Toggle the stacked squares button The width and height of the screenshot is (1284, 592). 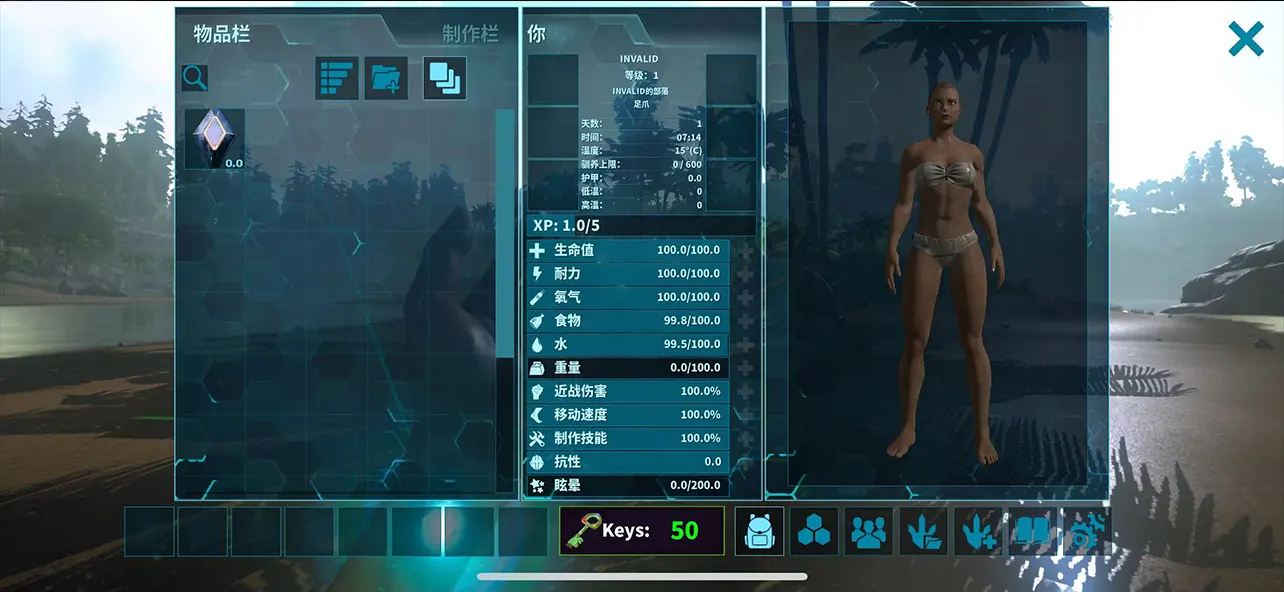[x=445, y=78]
